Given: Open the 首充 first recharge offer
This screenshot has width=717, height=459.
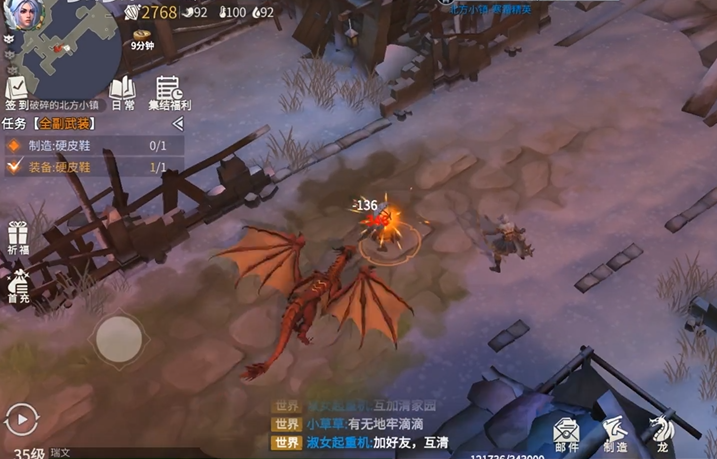Looking at the screenshot, I should point(18,287).
